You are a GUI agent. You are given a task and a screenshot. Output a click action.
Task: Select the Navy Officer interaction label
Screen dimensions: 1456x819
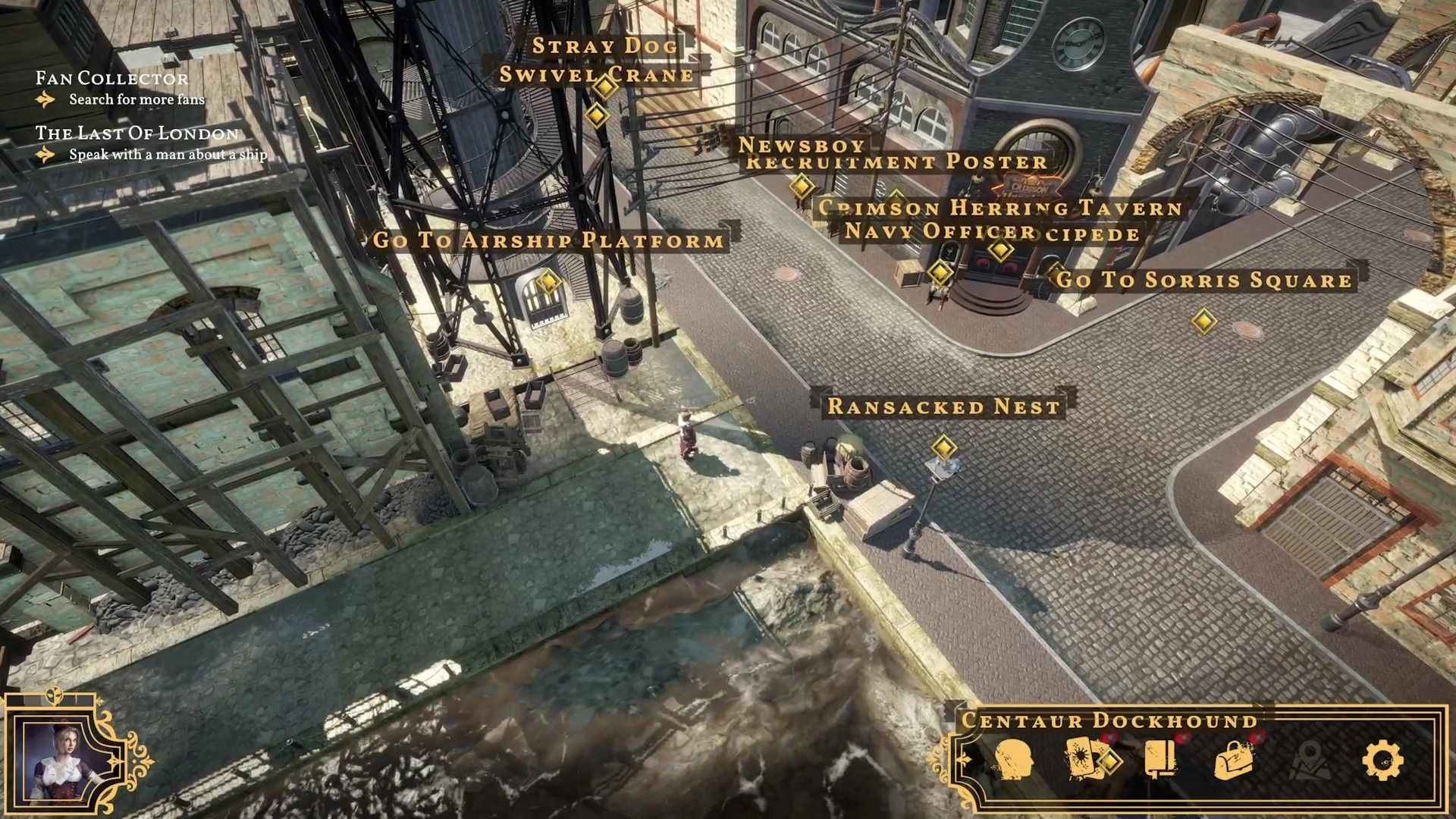click(x=940, y=231)
